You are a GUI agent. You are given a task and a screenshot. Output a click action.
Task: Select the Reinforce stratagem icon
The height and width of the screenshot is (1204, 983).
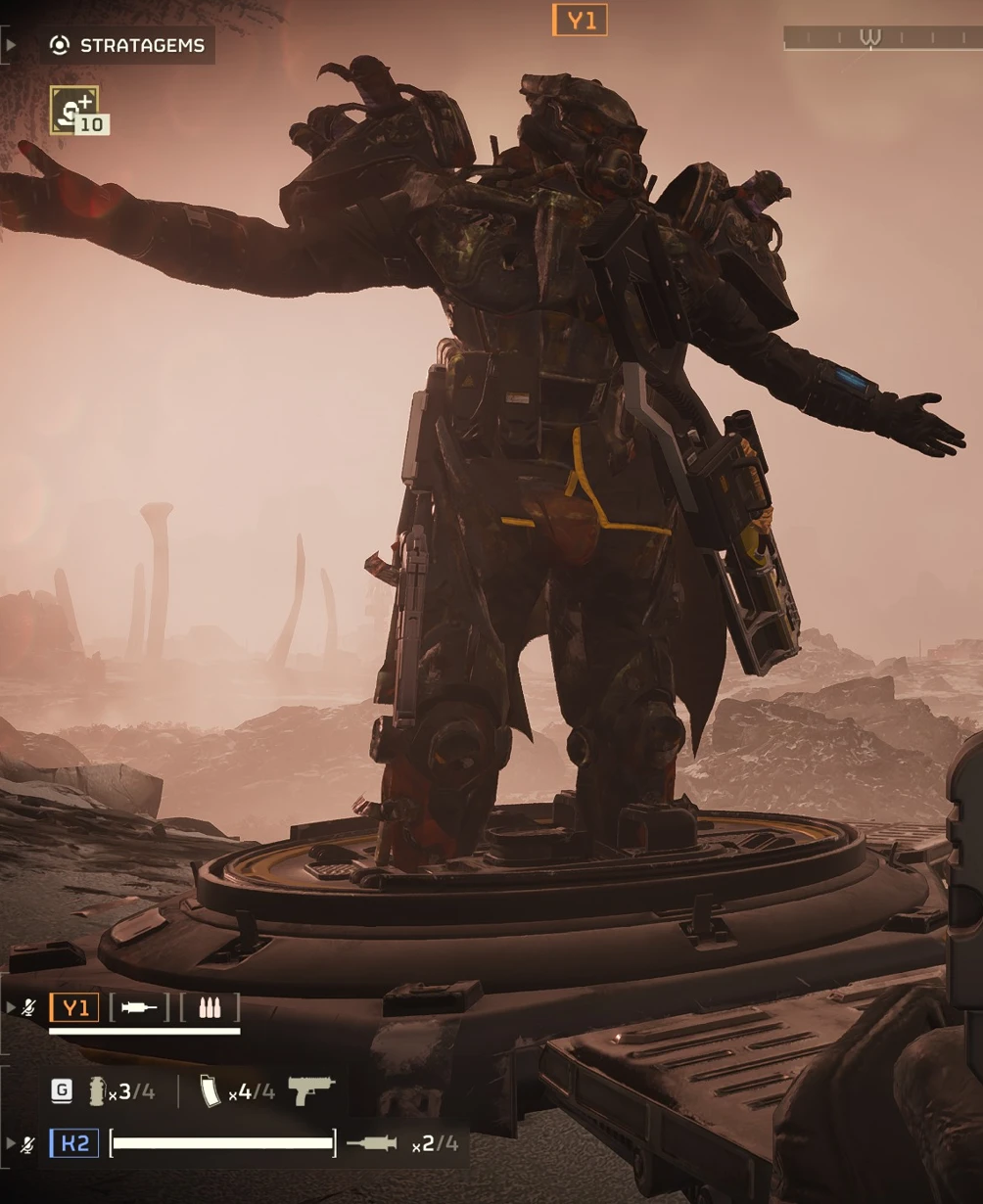[x=74, y=110]
